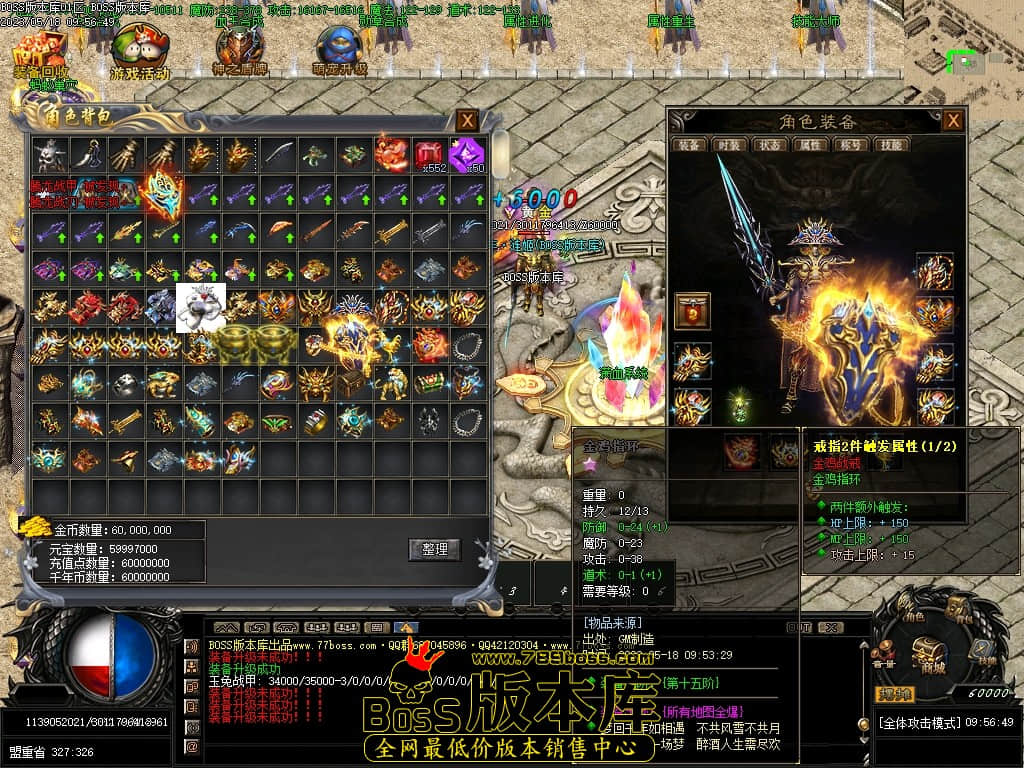
Task: Click the 整理 sort button
Action: (434, 549)
